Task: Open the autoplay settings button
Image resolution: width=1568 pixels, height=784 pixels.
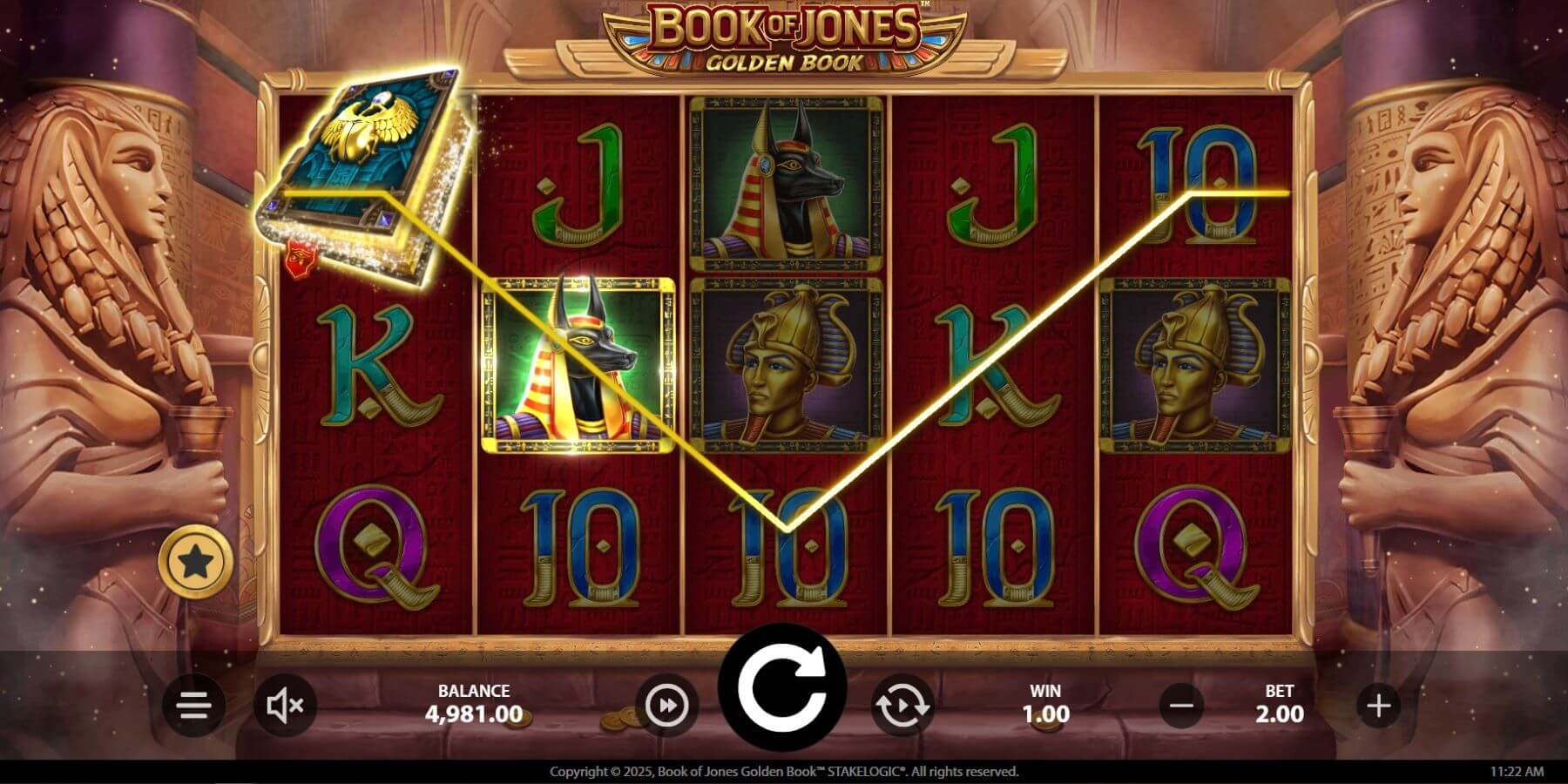Action: pos(902,705)
